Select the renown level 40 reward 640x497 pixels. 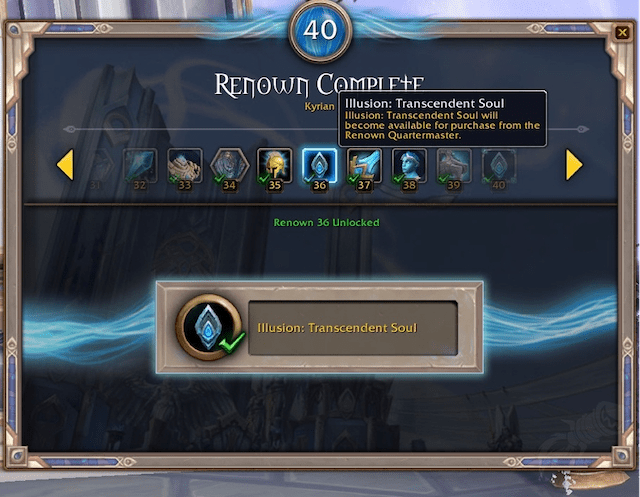tap(499, 165)
